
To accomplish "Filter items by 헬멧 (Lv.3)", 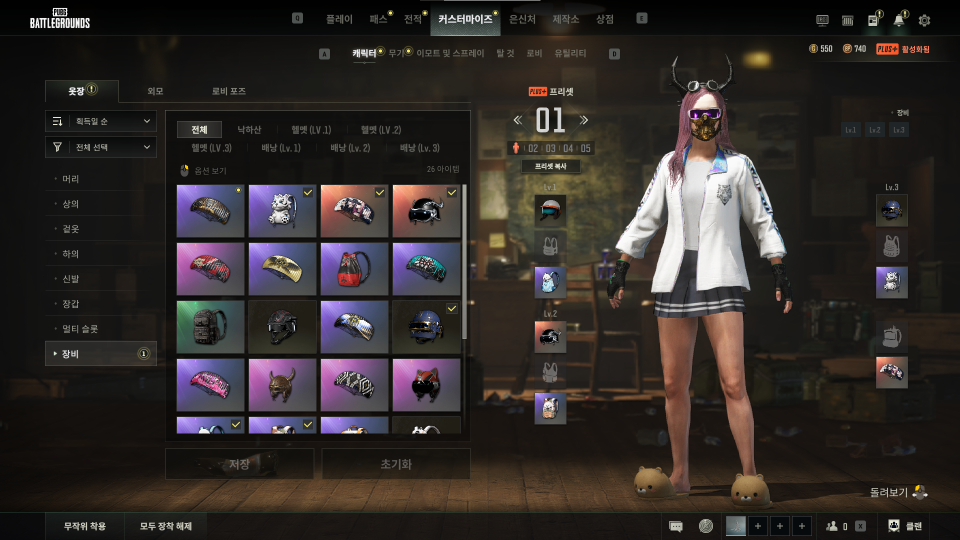I will (x=211, y=148).
